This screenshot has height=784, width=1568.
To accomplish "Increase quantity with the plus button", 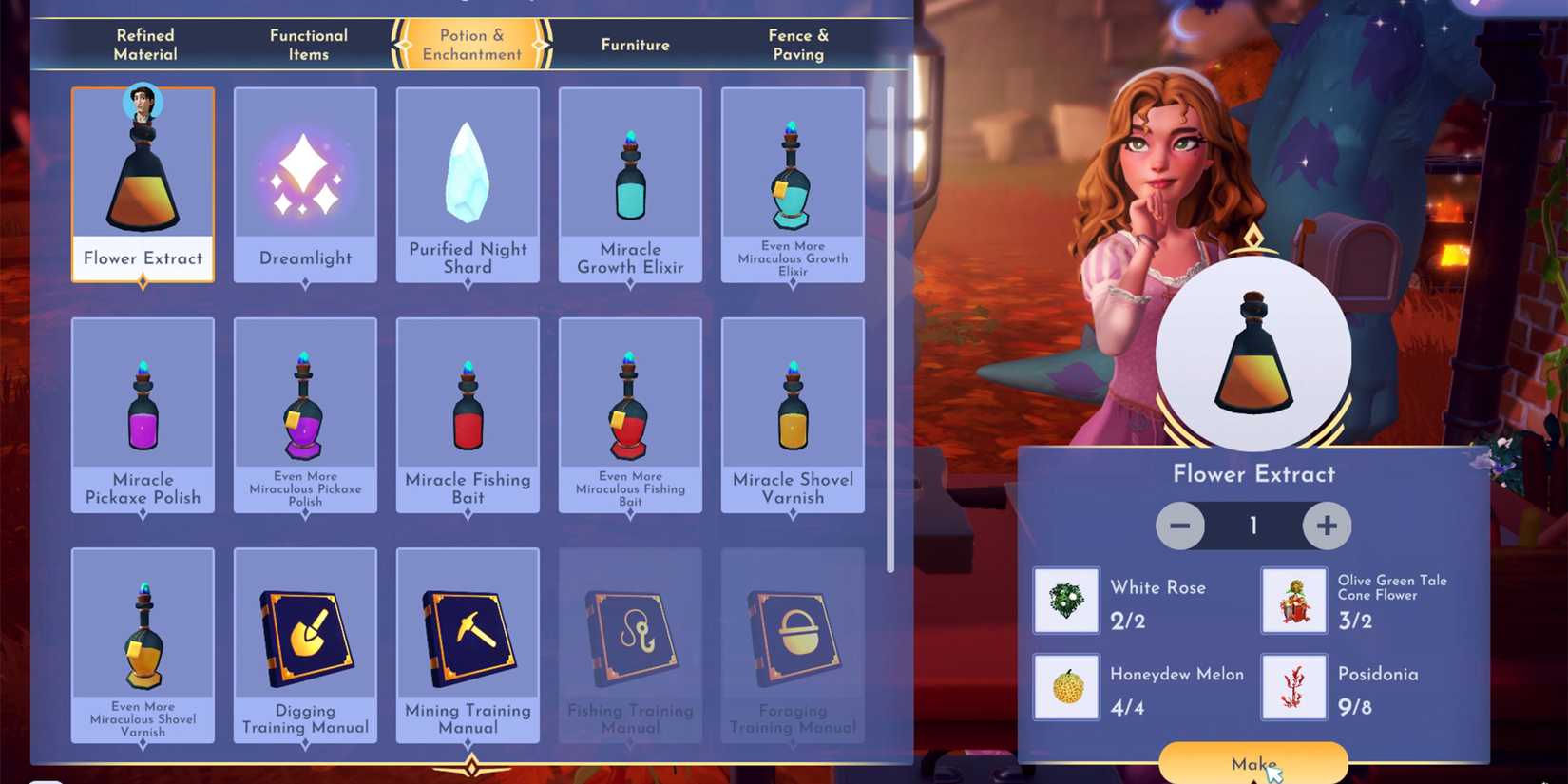I will [x=1327, y=525].
